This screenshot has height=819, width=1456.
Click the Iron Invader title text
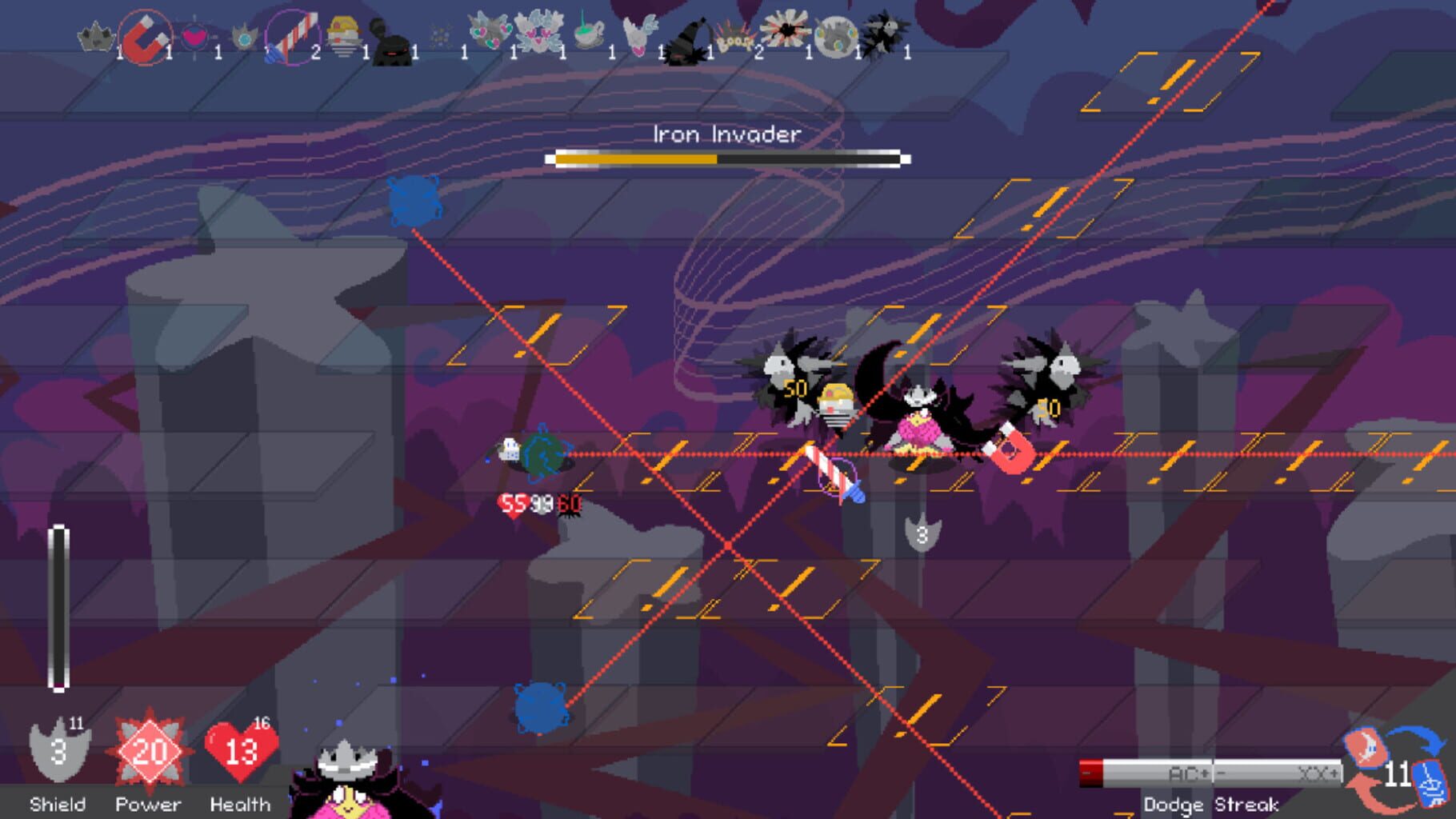click(x=725, y=134)
